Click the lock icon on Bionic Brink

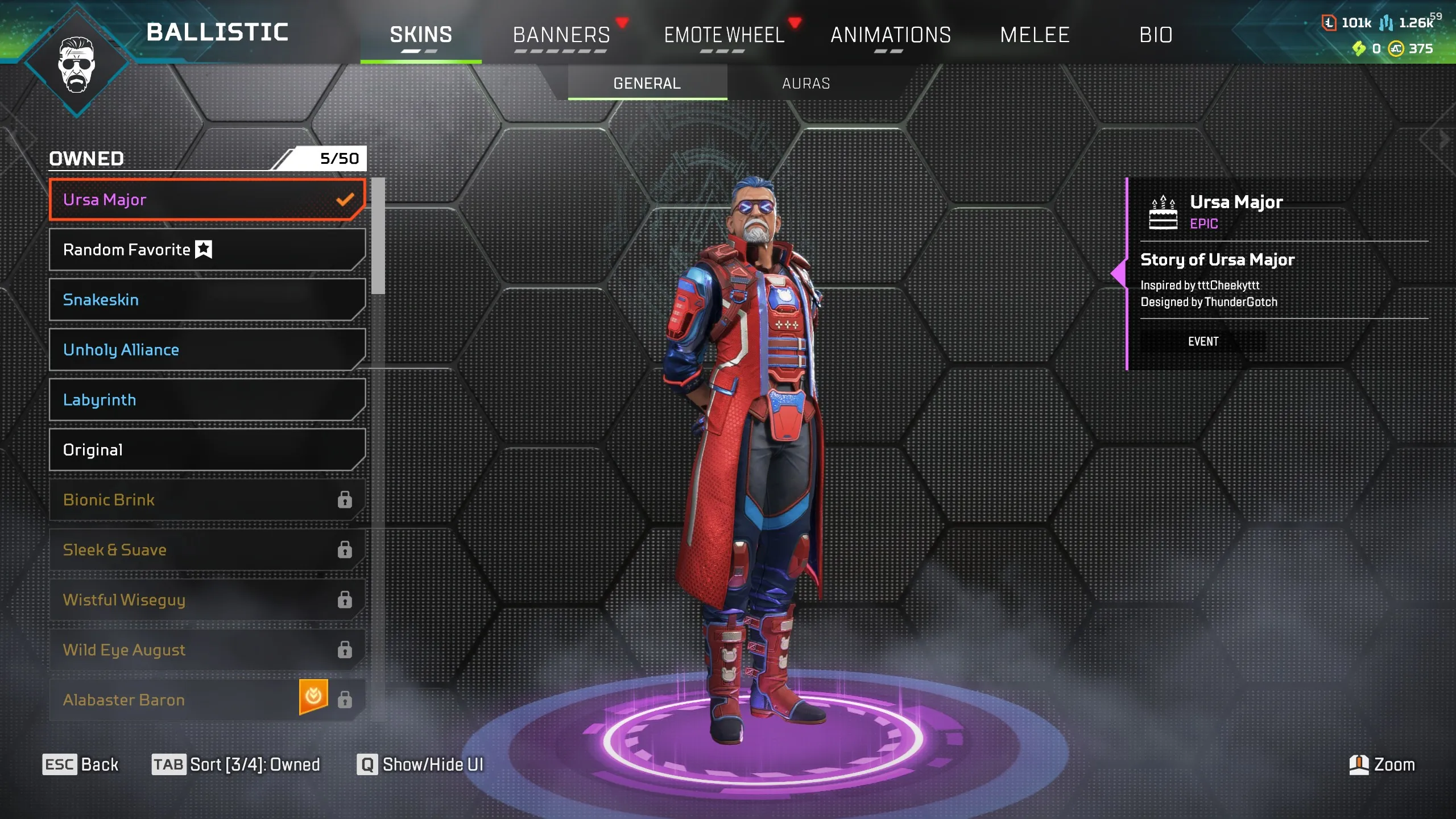(x=344, y=499)
